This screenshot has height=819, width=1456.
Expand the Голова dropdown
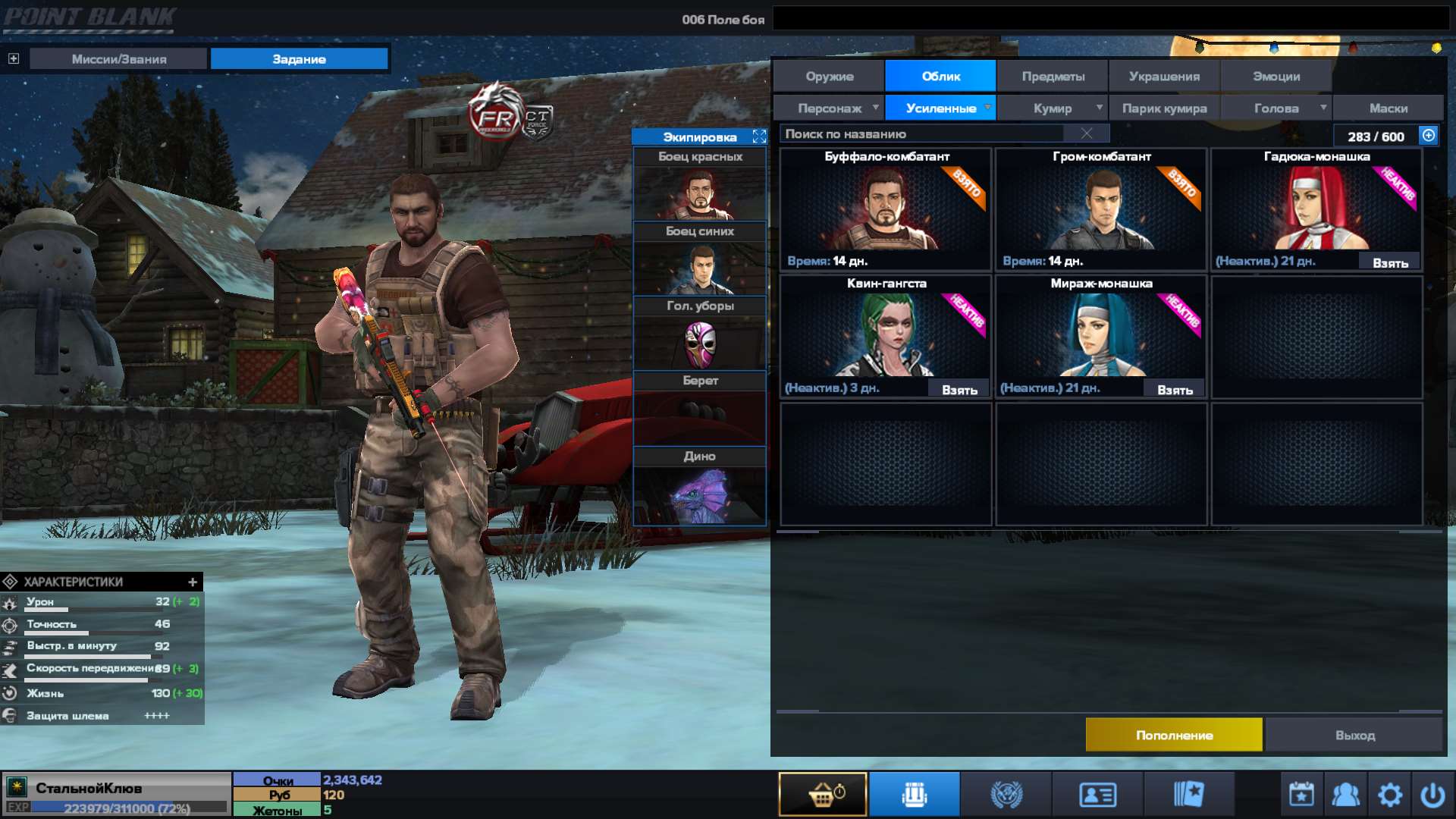coord(1278,108)
